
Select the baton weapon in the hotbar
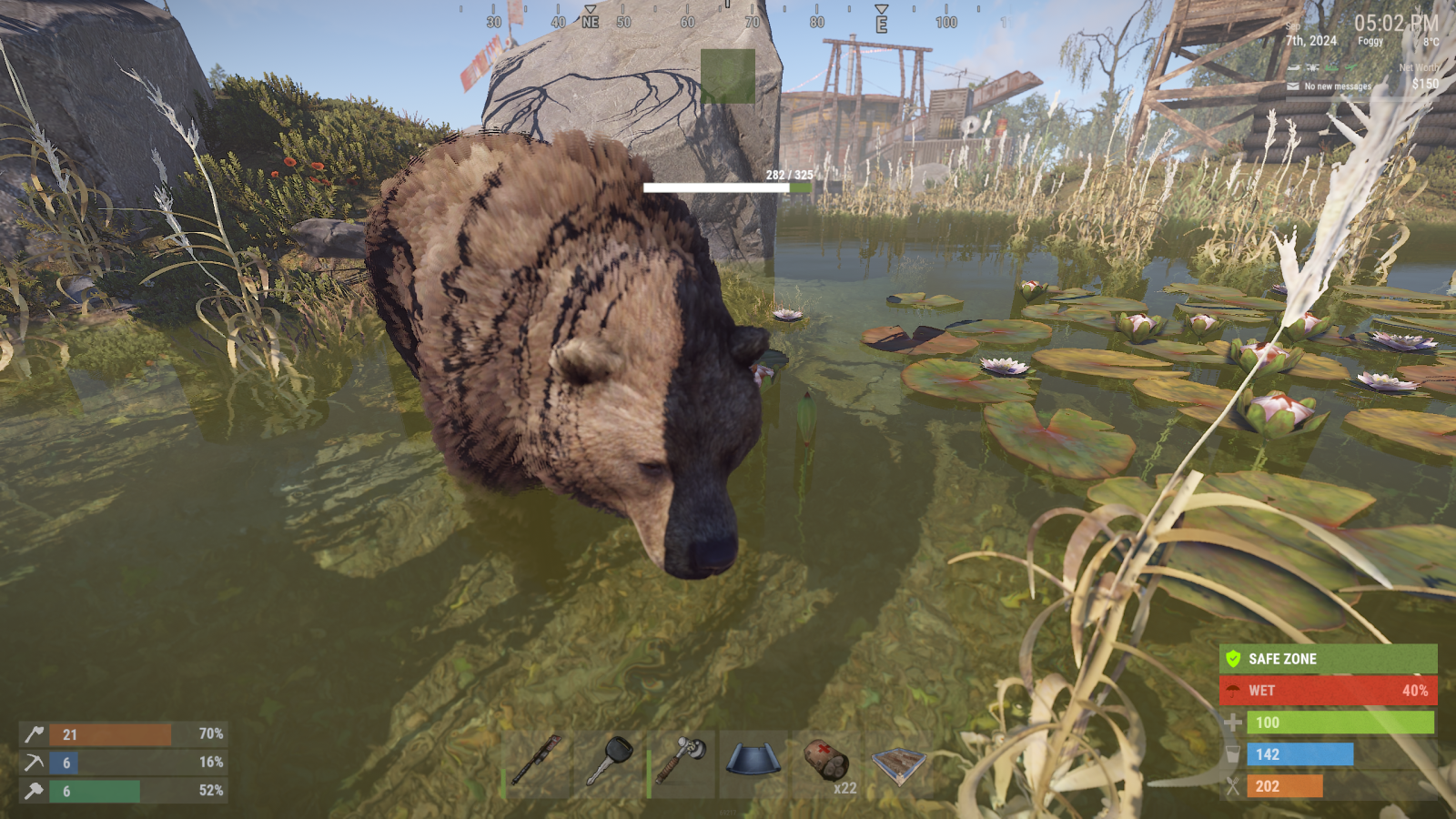(536, 763)
